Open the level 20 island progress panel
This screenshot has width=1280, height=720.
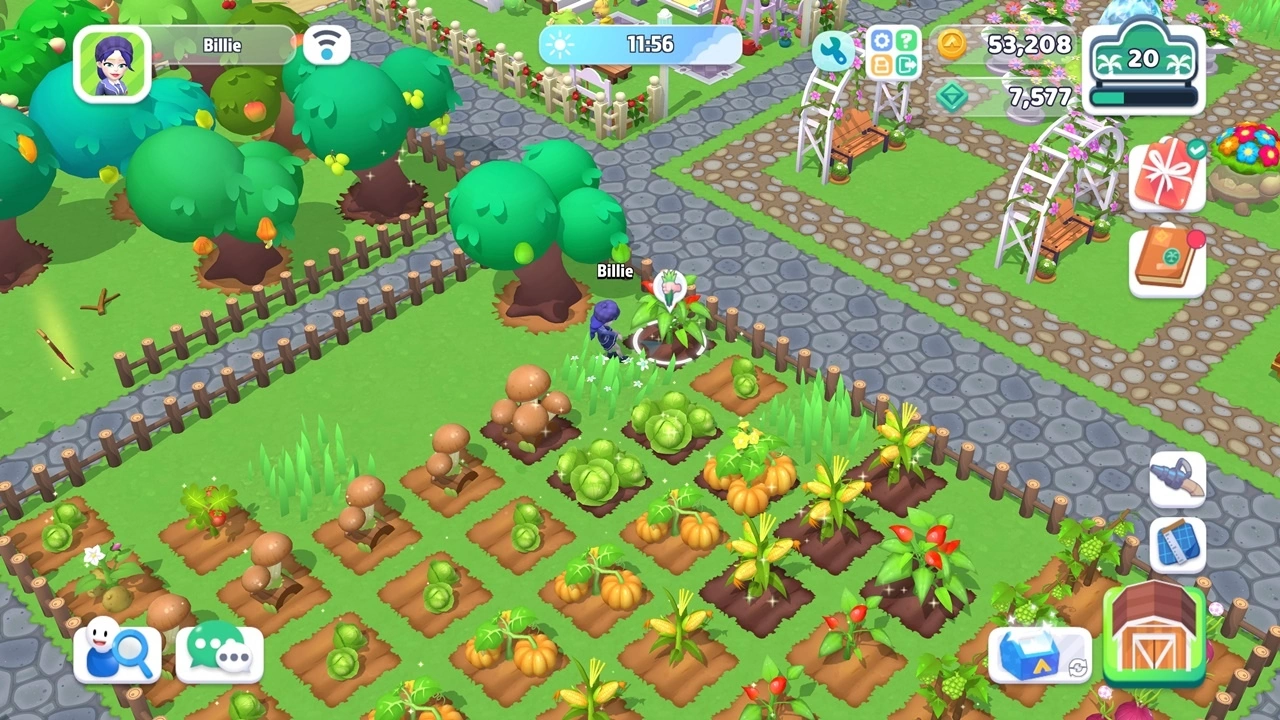click(1143, 68)
